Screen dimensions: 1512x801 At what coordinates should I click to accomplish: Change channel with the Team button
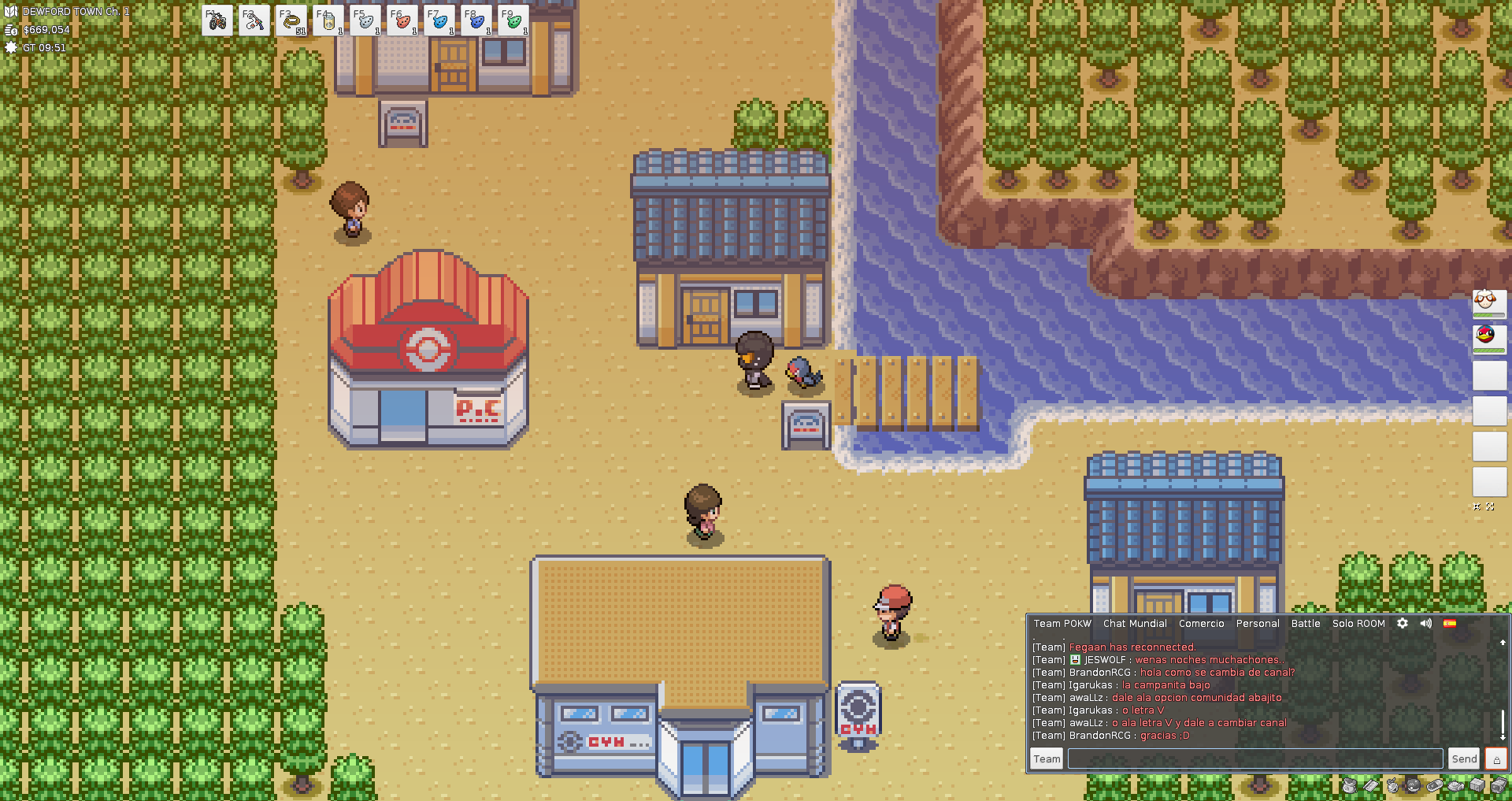point(1047,758)
